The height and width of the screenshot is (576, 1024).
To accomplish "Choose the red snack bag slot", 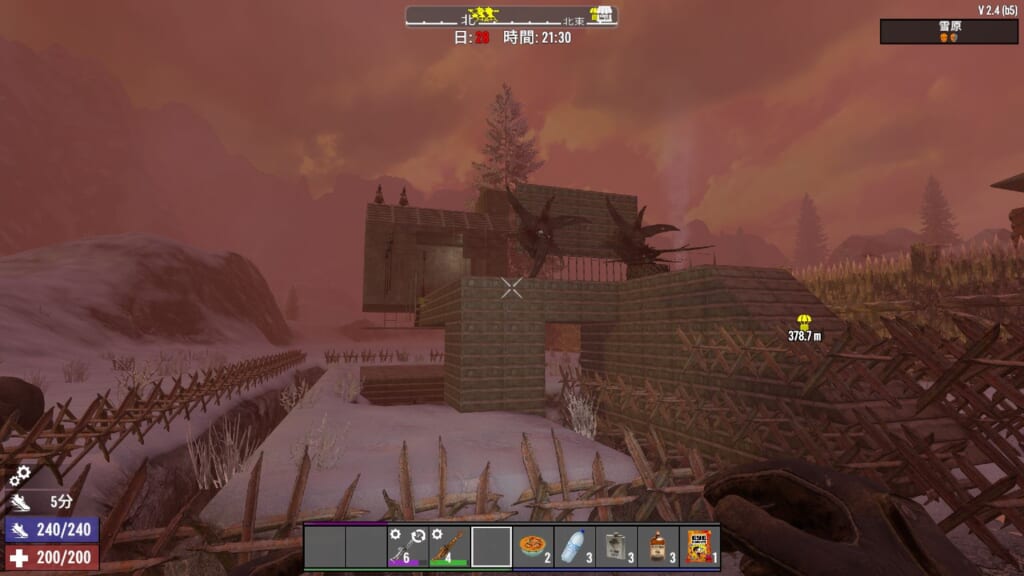I will pos(699,547).
